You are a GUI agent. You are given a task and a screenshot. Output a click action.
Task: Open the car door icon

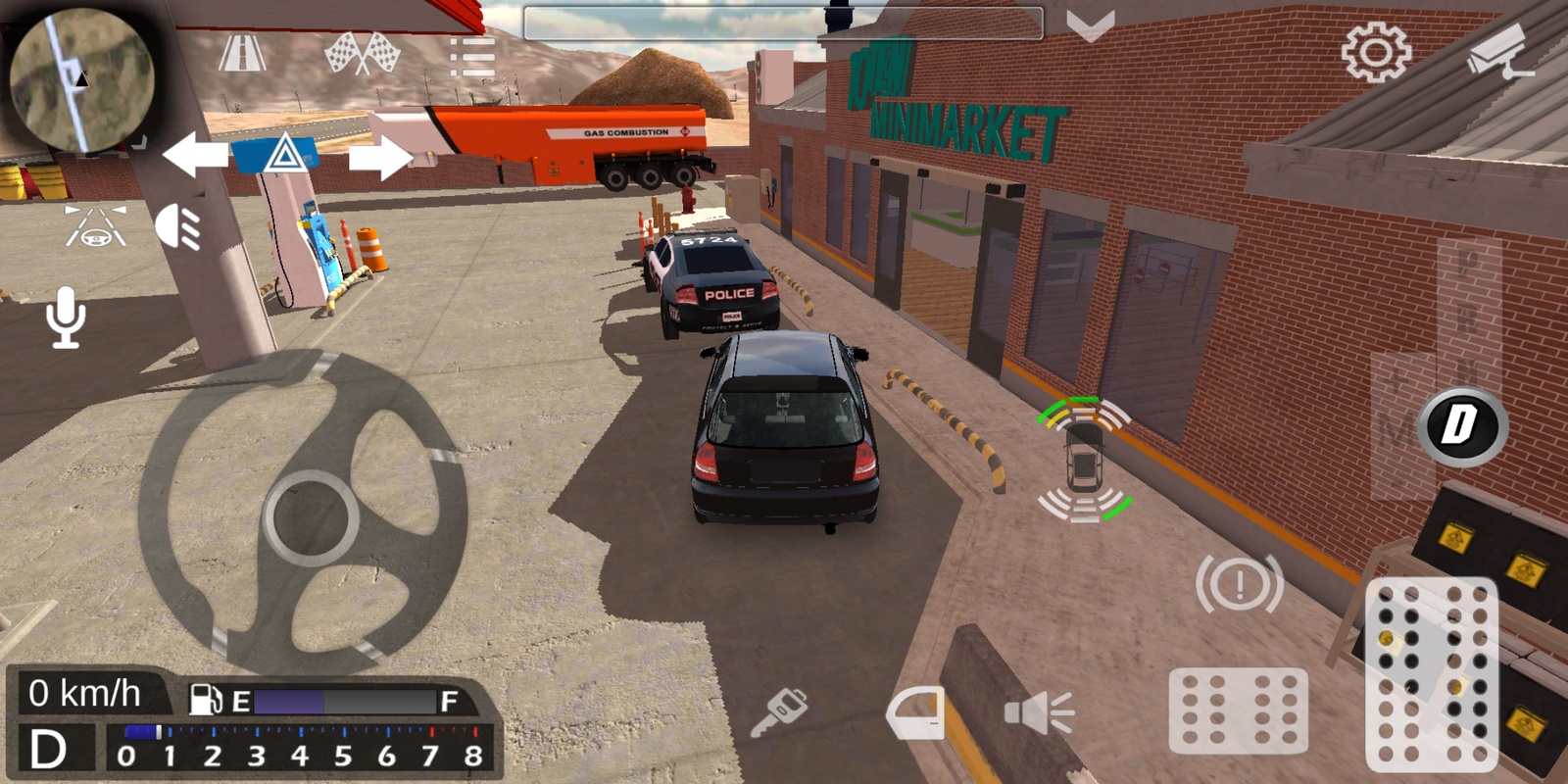point(916,712)
